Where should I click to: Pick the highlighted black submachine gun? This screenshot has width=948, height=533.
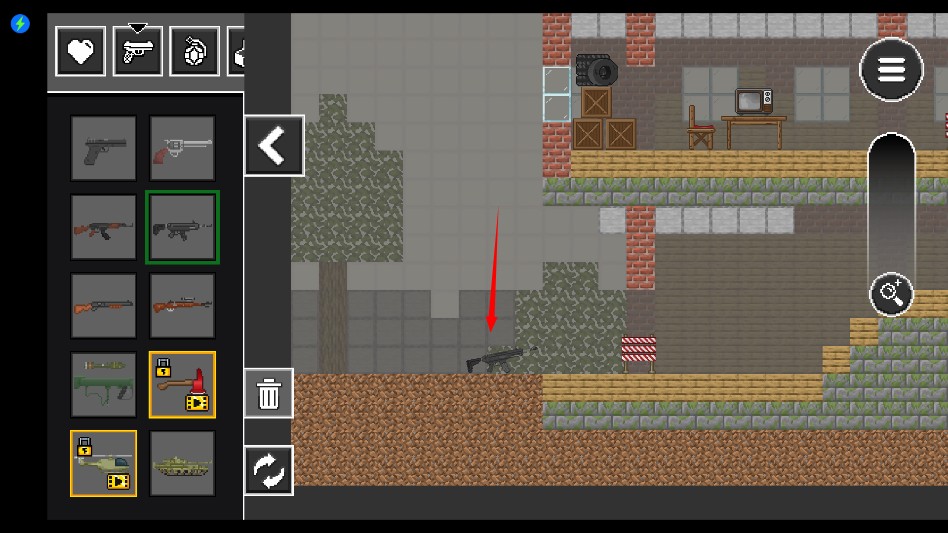point(182,227)
